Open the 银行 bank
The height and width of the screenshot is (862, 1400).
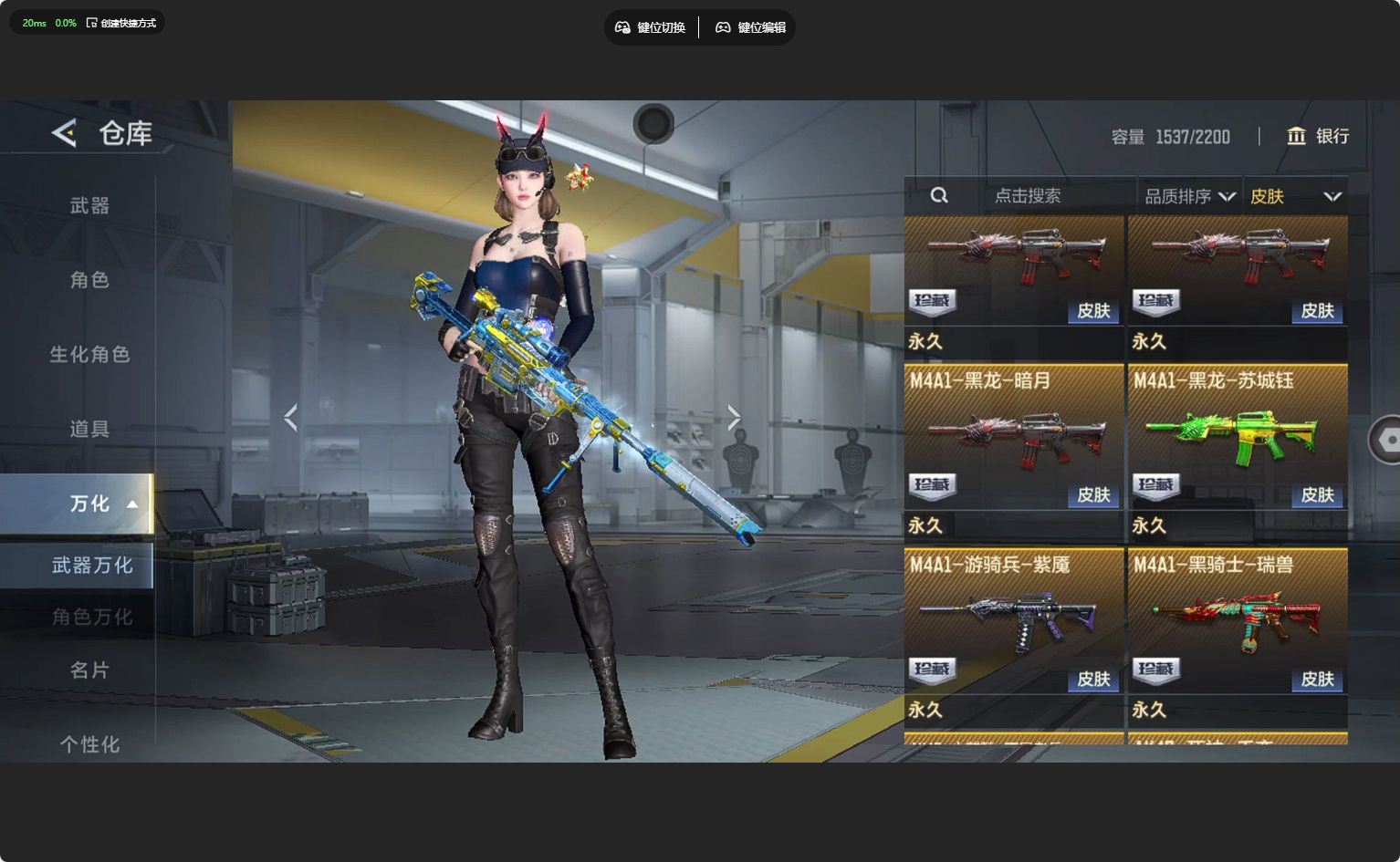pyautogui.click(x=1318, y=136)
